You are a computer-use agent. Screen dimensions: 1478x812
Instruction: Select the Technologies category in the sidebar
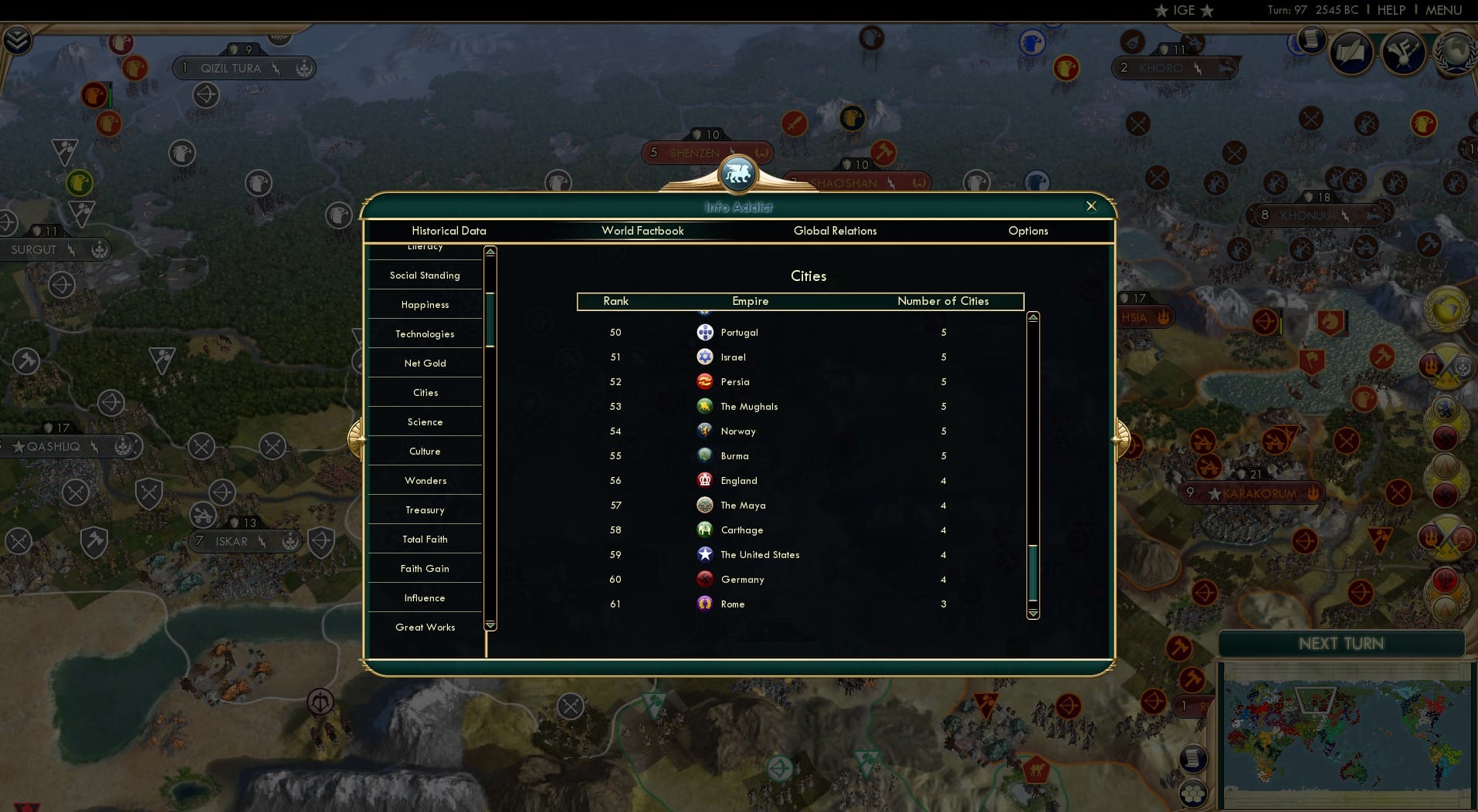(425, 333)
